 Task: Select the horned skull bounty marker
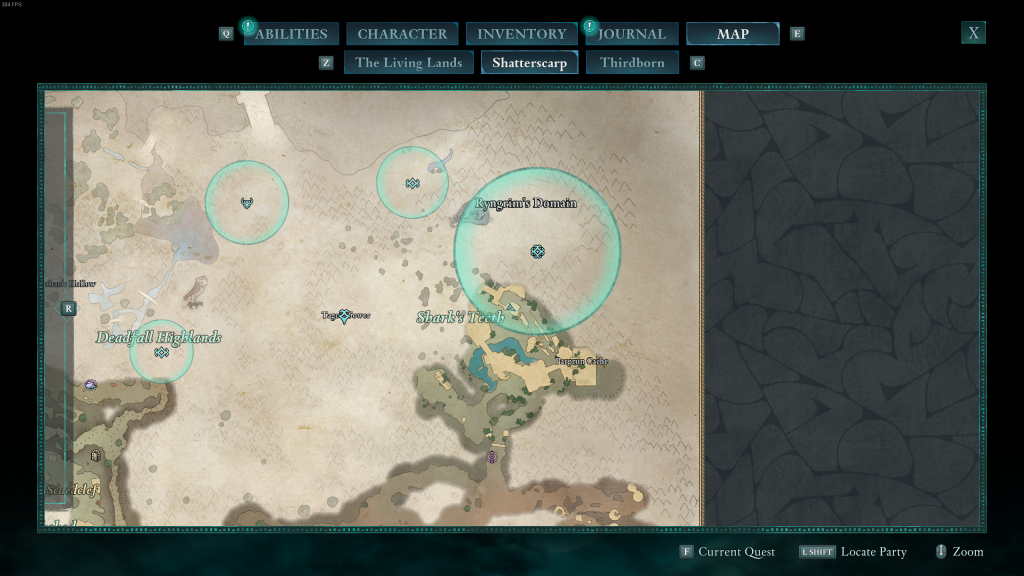[x=247, y=203]
